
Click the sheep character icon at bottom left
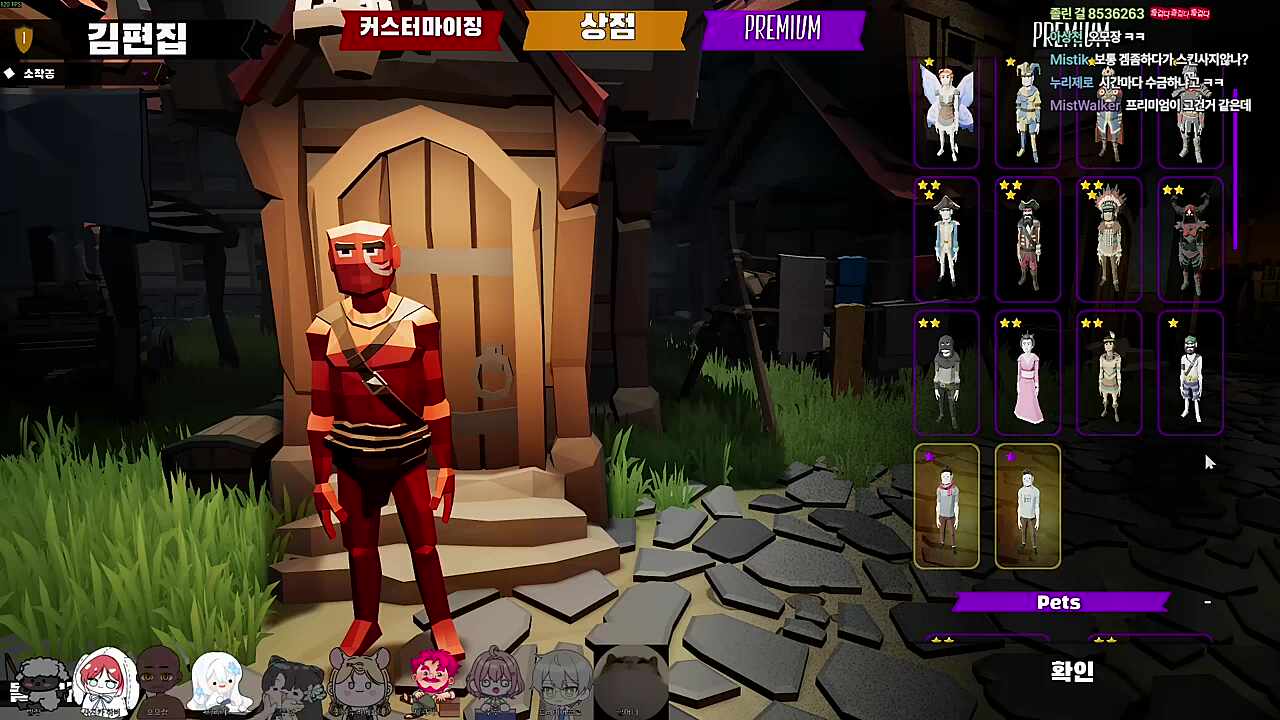coord(40,680)
